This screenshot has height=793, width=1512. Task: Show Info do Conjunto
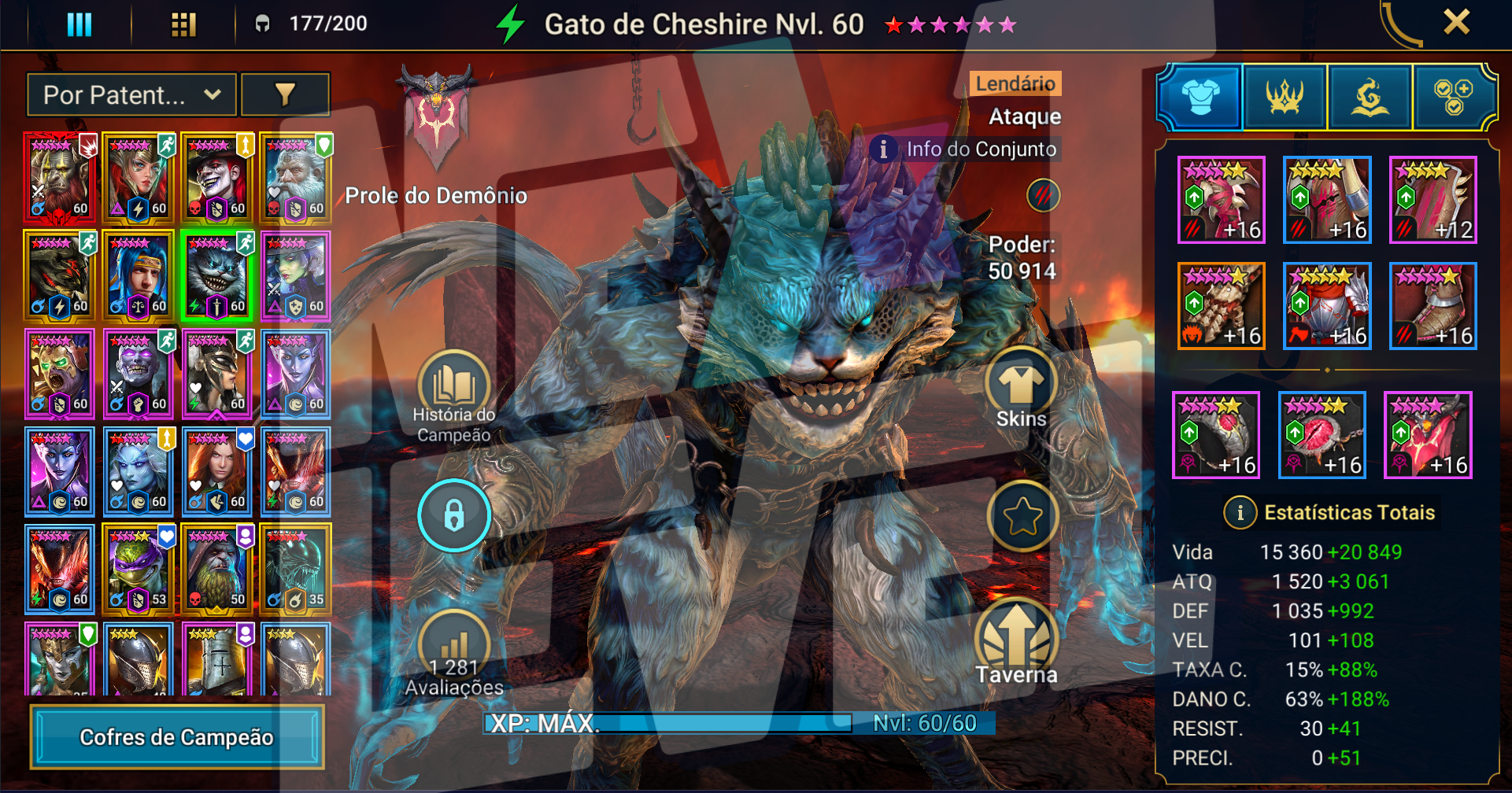point(967,149)
